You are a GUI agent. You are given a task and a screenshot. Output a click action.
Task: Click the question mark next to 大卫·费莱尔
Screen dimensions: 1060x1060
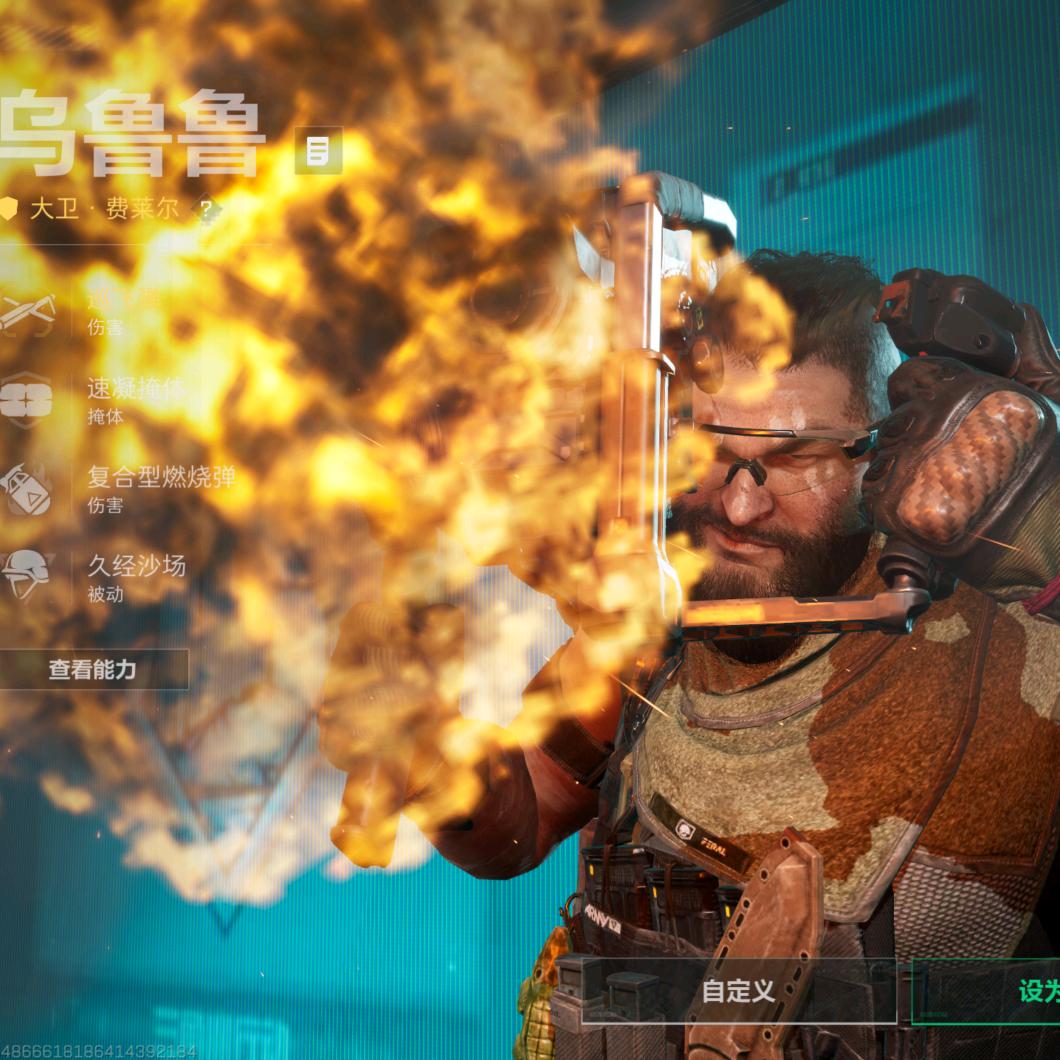206,210
